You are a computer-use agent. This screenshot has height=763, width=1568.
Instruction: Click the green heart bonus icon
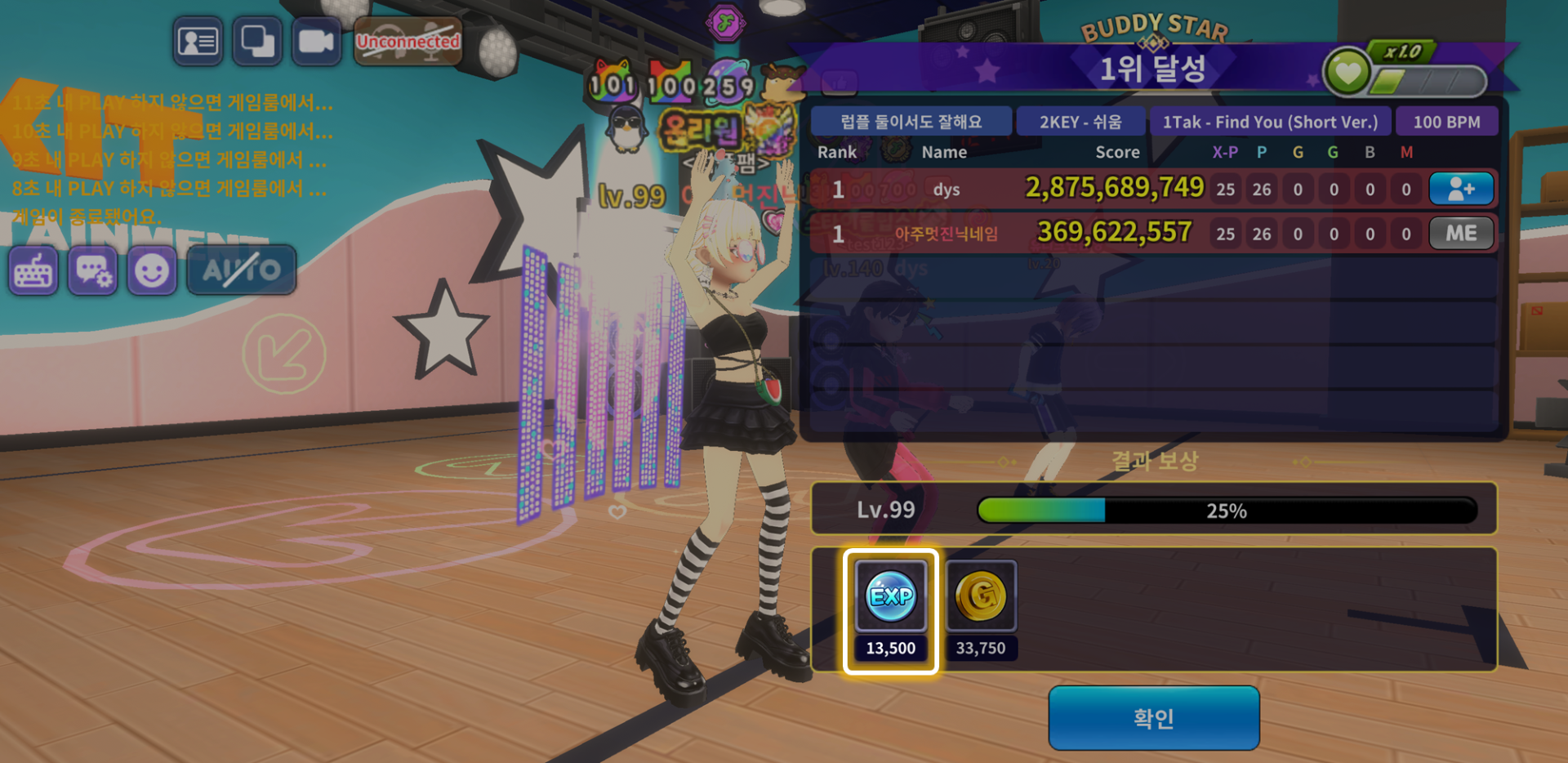1347,73
